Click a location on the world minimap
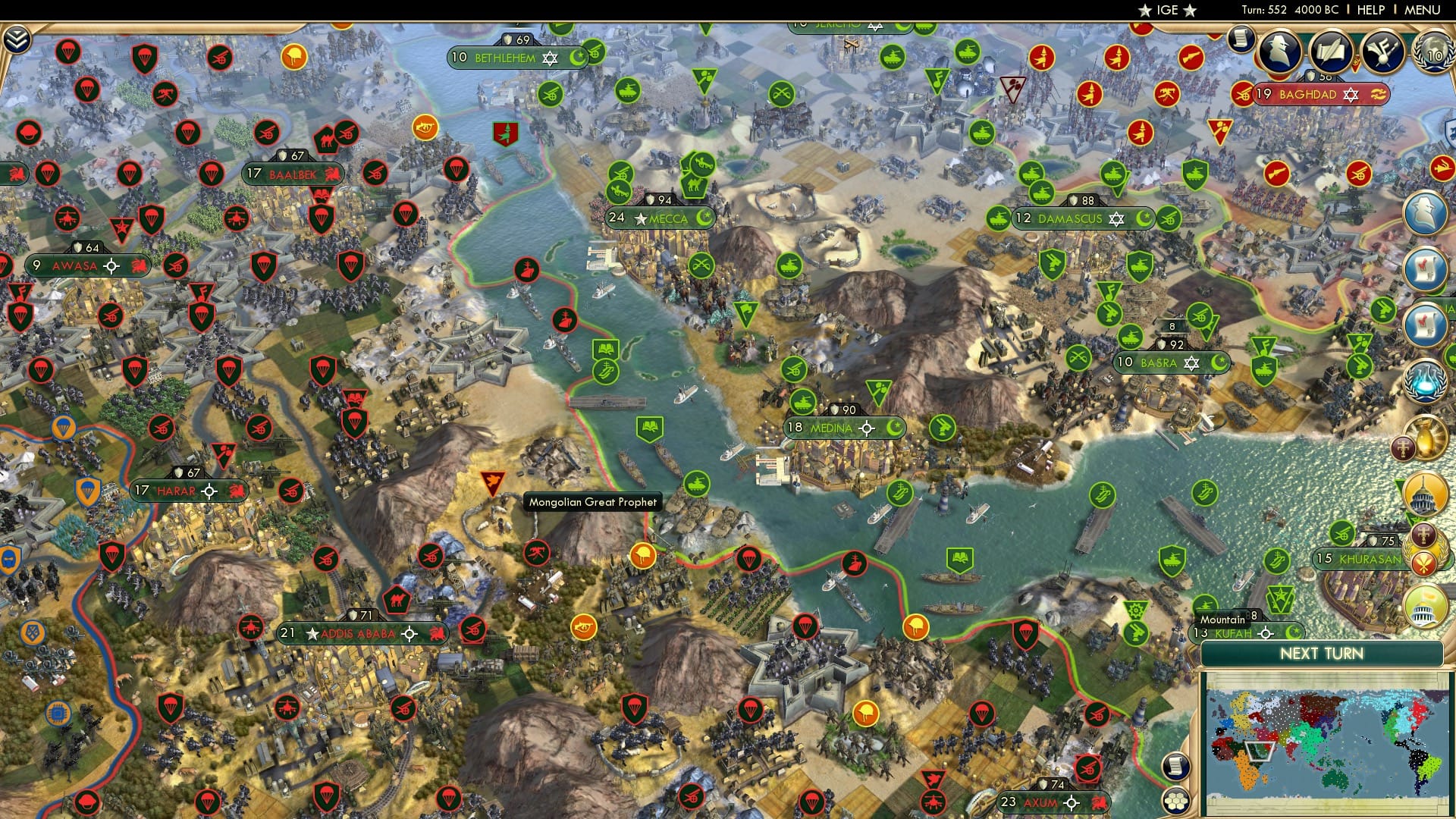Image resolution: width=1456 pixels, height=819 pixels. 1327,743
